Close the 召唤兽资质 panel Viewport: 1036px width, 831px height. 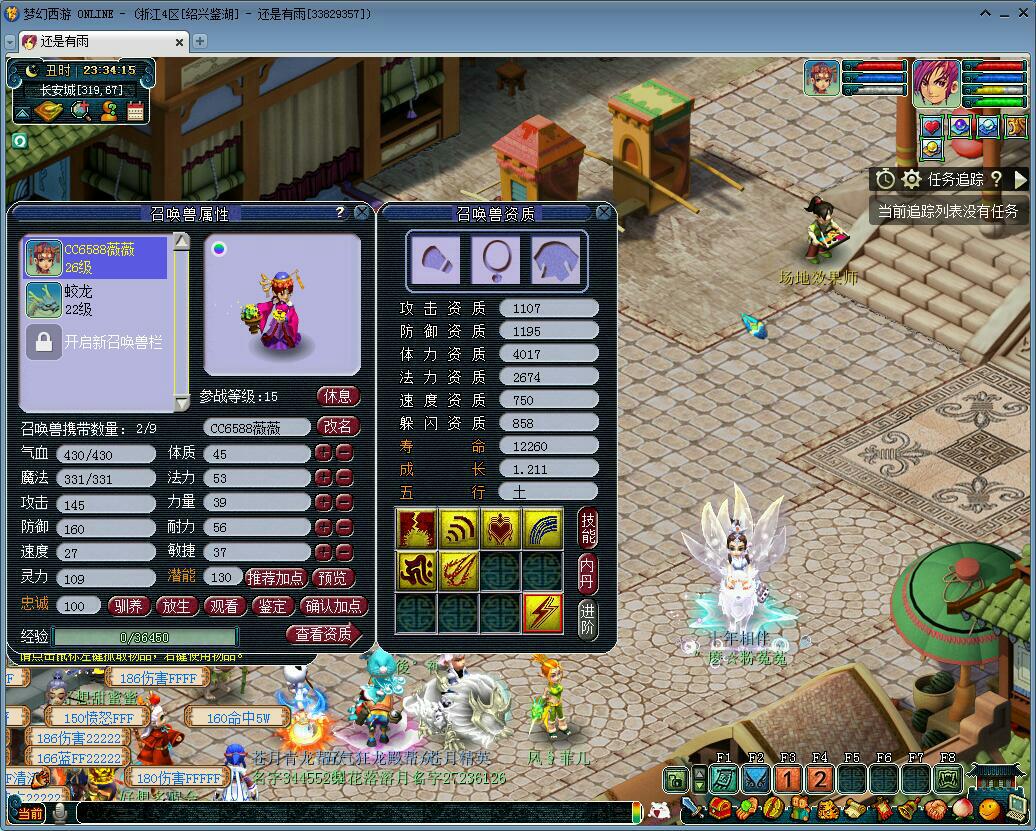click(604, 213)
